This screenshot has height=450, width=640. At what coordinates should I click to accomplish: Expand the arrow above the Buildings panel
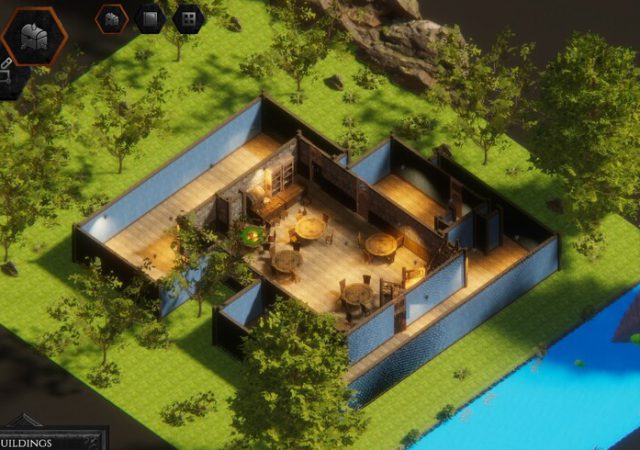pos(22,421)
